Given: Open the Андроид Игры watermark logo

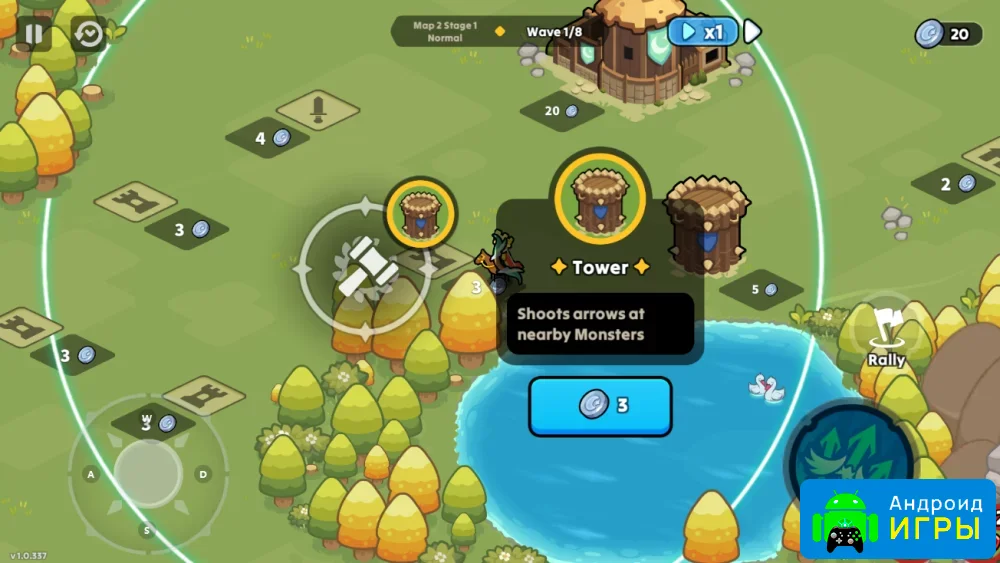Looking at the screenshot, I should point(898,518).
